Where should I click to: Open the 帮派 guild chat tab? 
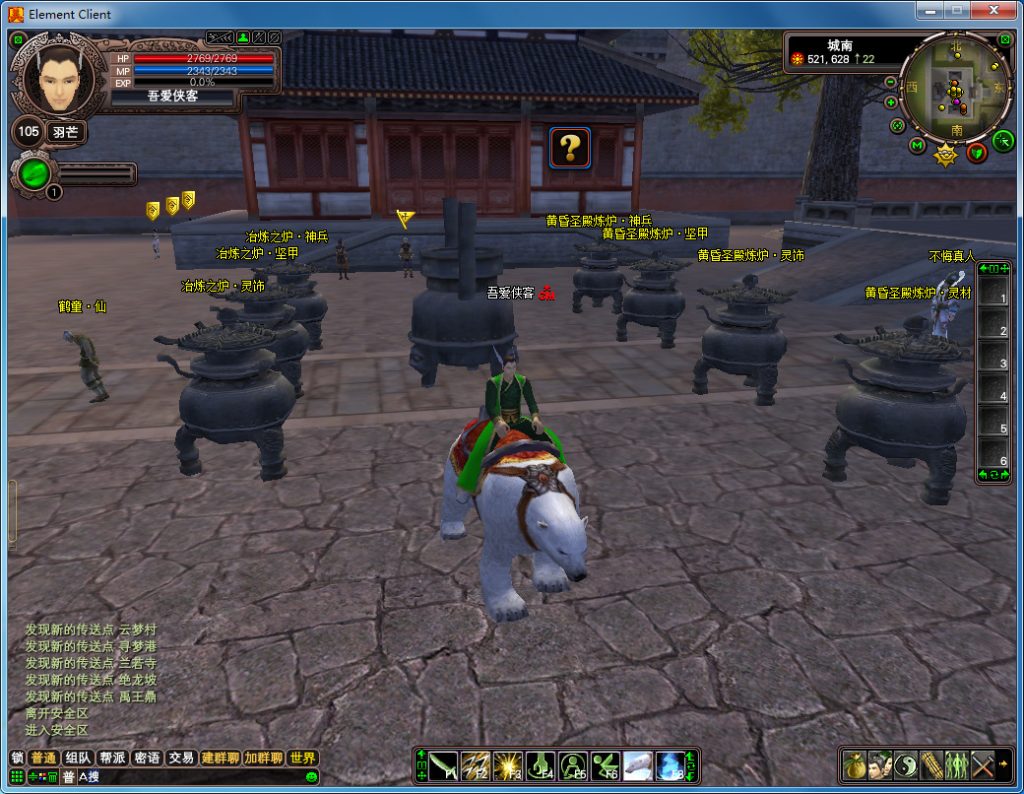click(x=112, y=758)
